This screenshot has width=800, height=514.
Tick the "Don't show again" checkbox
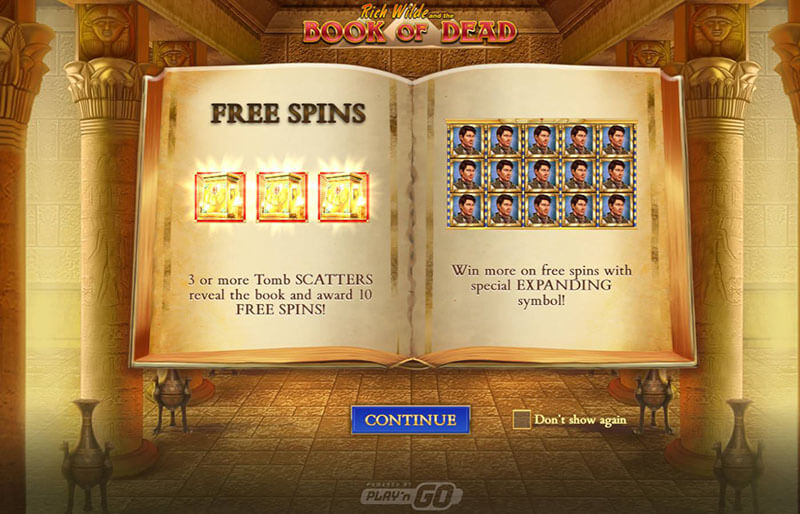(x=521, y=420)
